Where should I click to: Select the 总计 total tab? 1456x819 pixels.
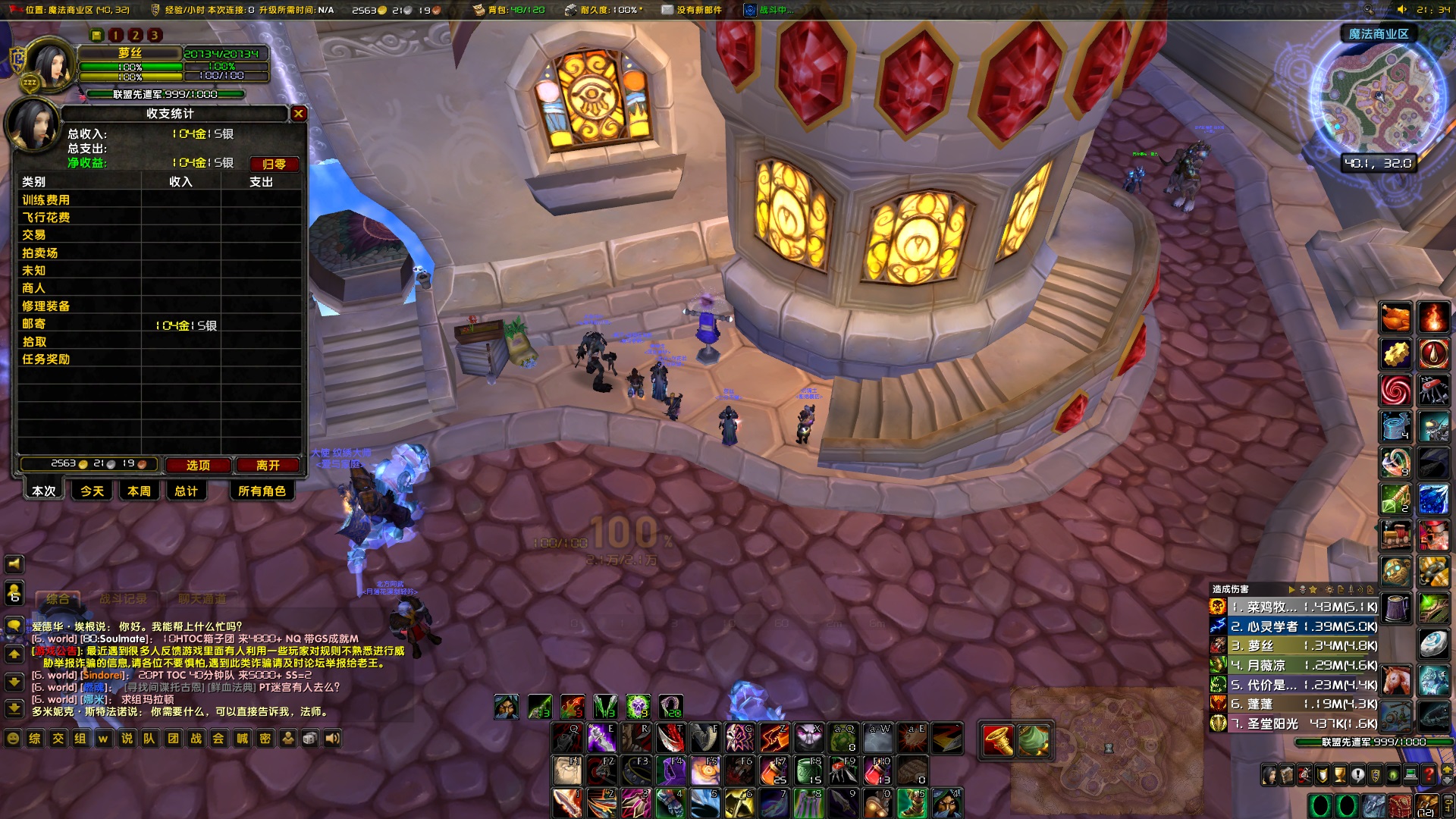tap(186, 491)
